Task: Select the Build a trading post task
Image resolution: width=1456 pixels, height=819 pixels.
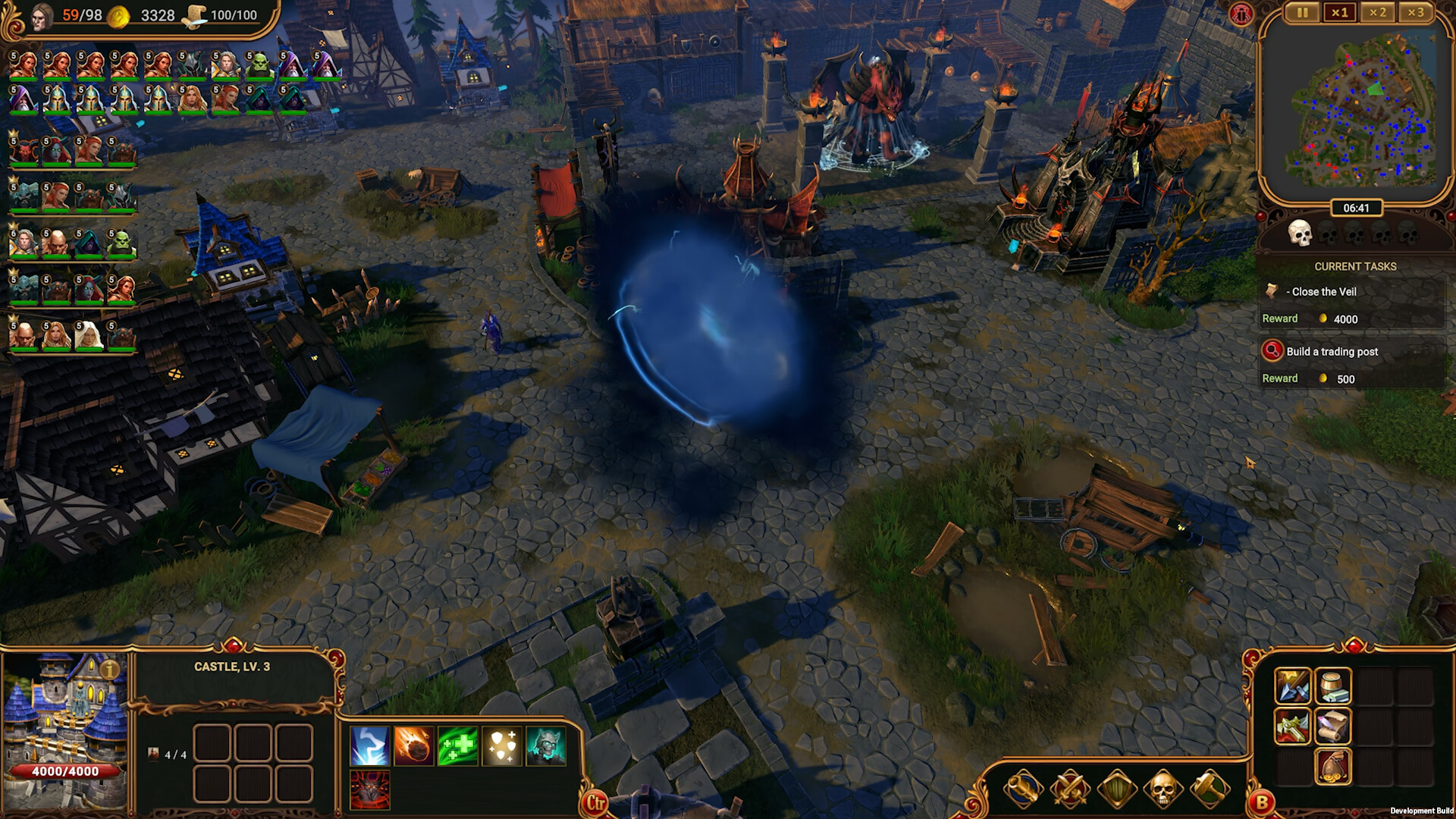Action: (1332, 351)
